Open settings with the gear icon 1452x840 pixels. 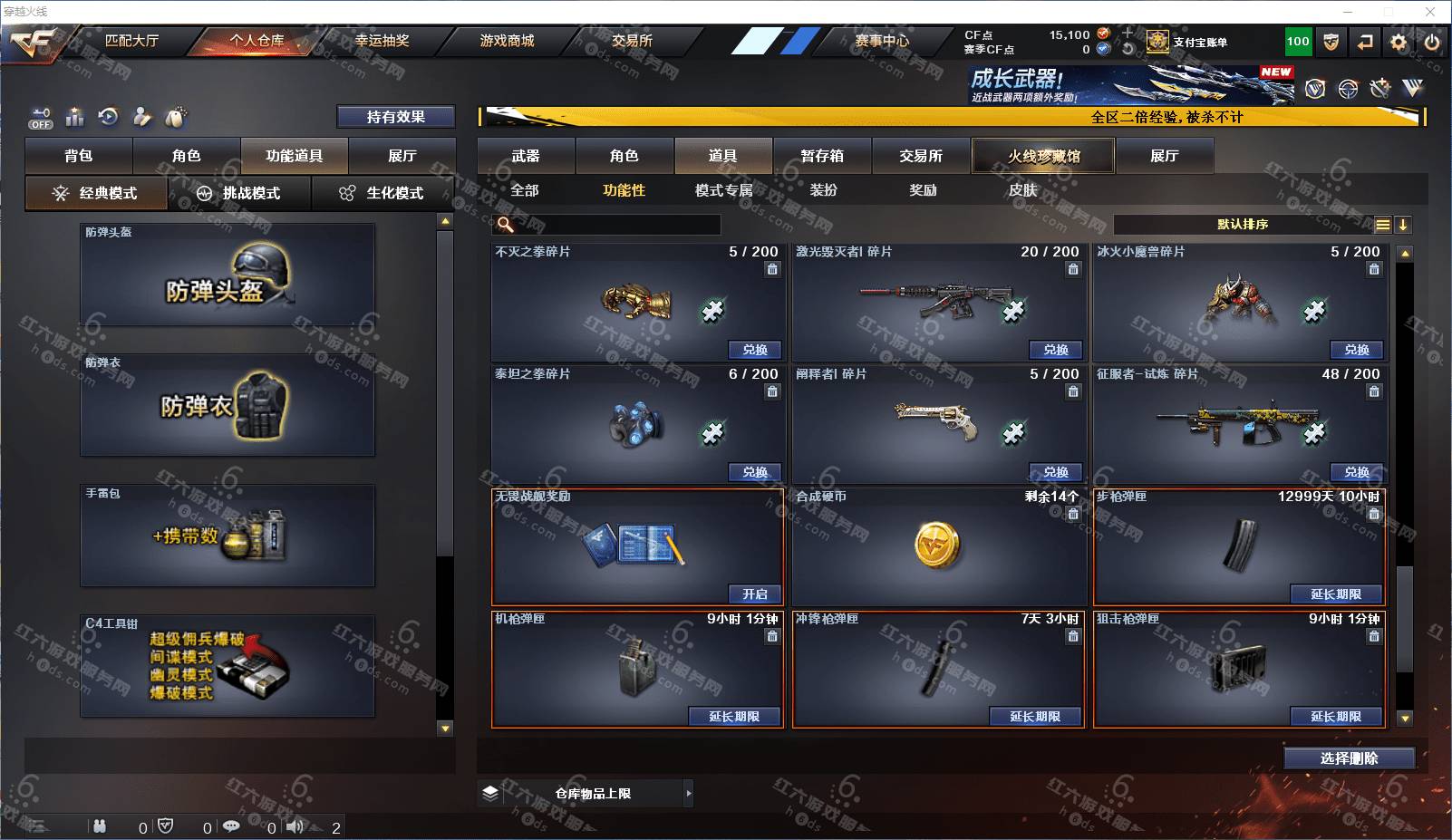tap(1399, 42)
